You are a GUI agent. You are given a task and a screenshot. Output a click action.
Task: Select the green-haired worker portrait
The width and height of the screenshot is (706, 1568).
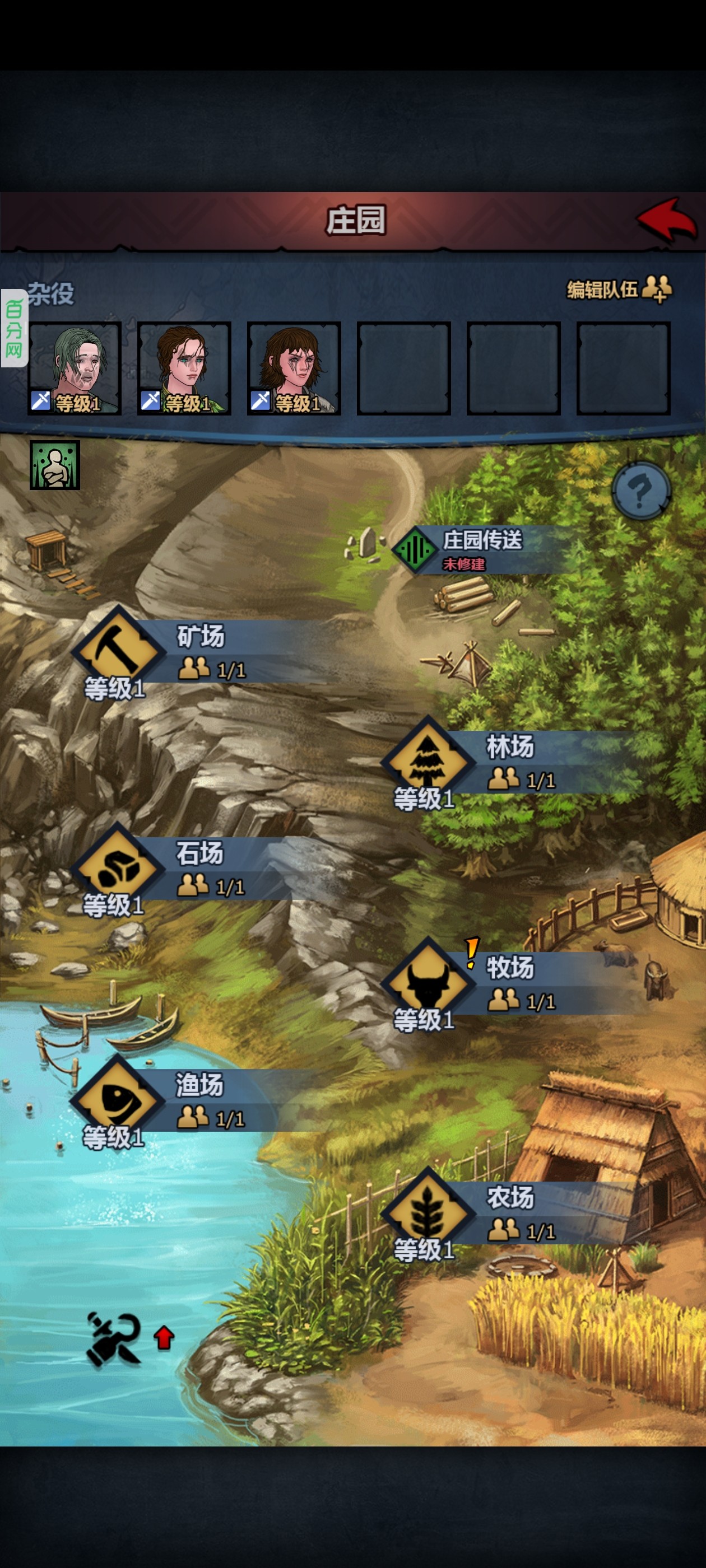(x=75, y=368)
